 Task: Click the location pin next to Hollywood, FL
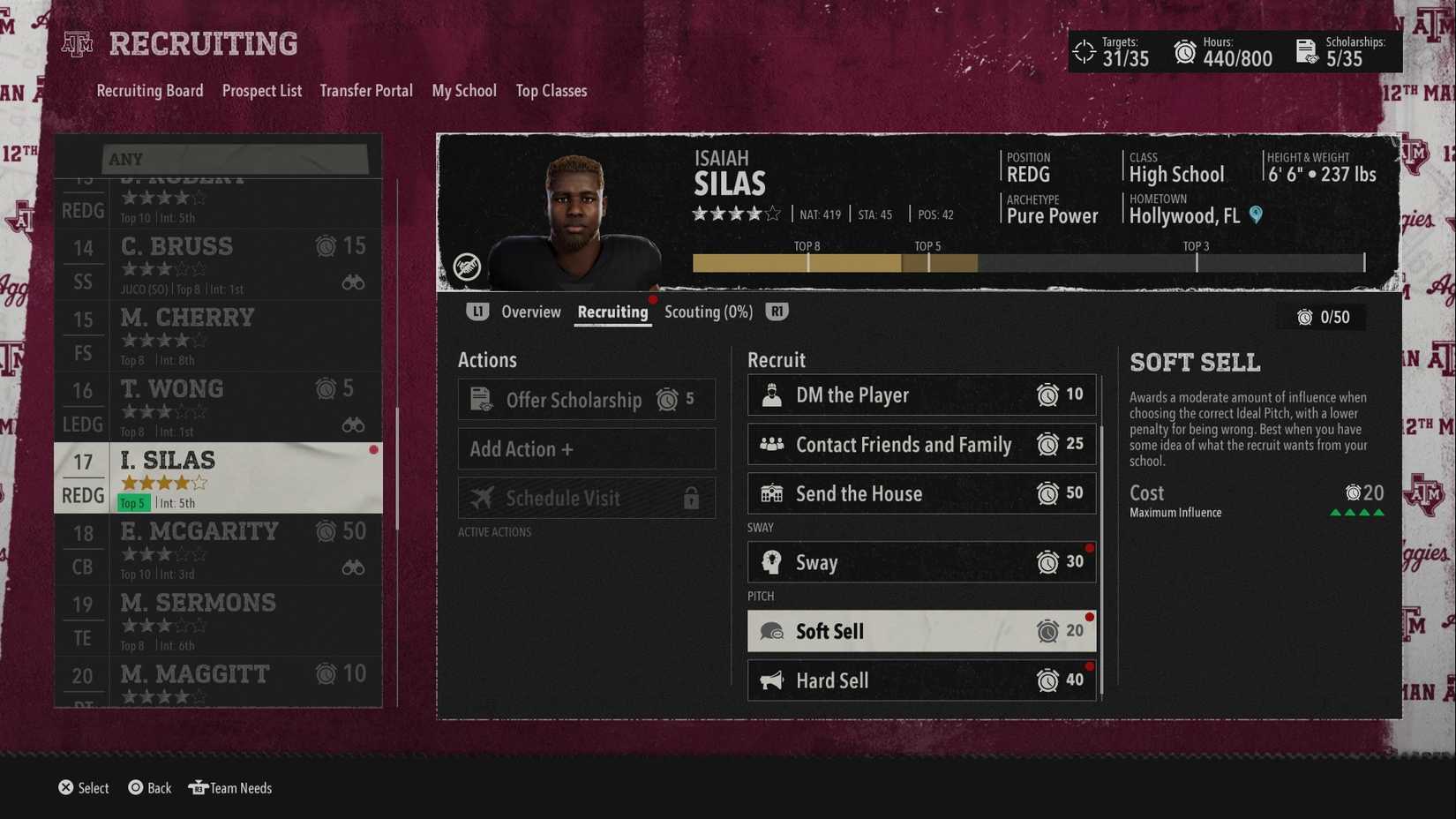(x=1257, y=214)
